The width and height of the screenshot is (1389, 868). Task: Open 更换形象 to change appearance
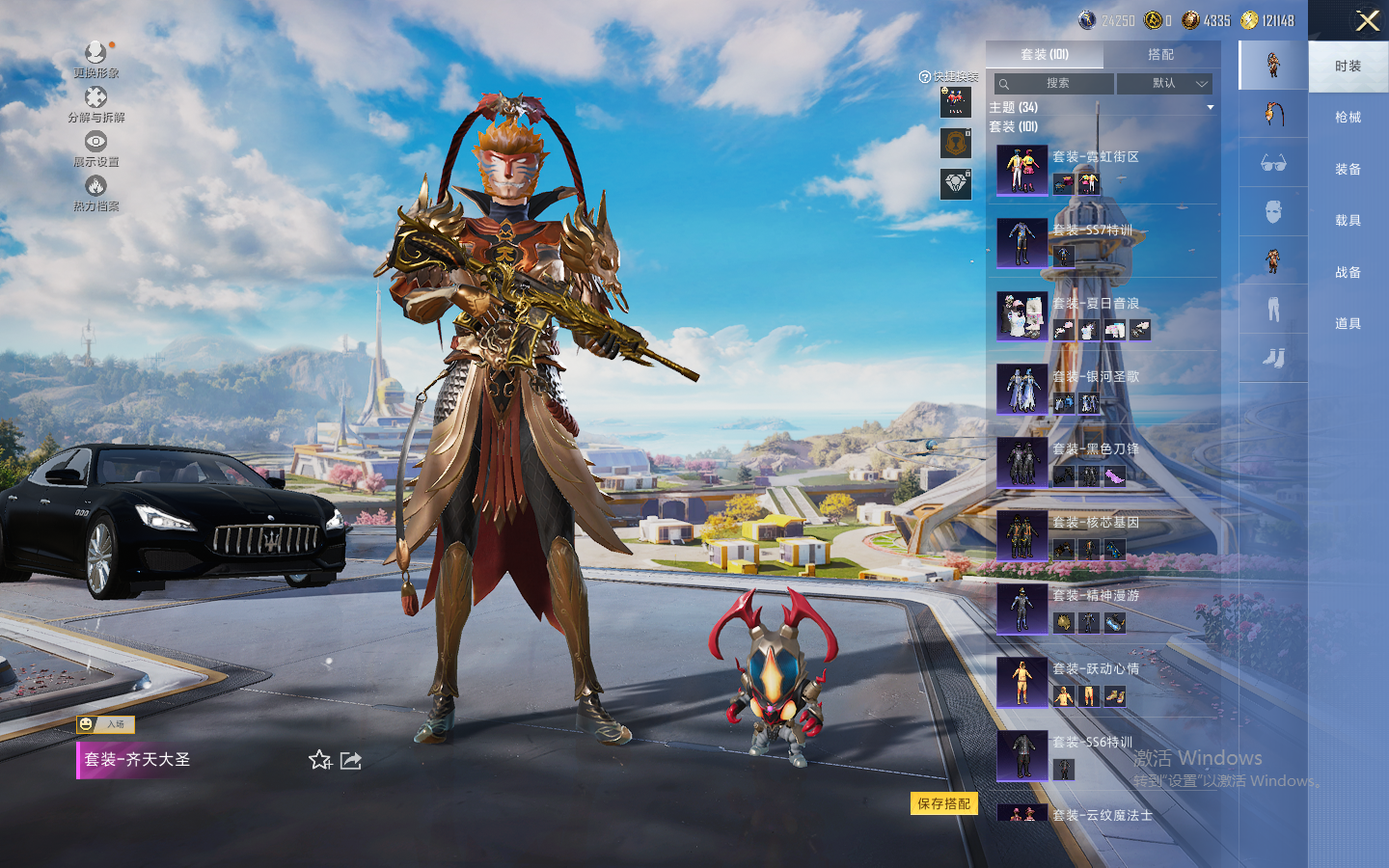95,60
